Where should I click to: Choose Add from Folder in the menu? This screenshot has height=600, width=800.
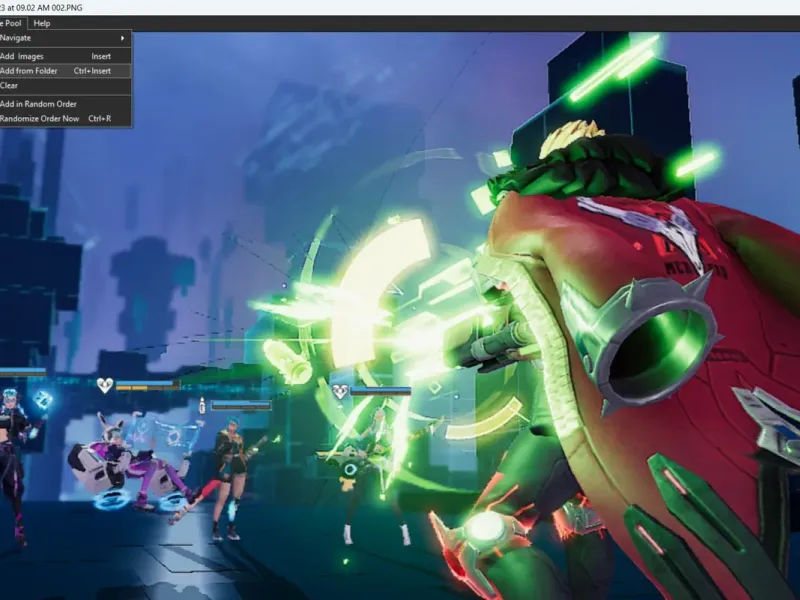(30, 71)
